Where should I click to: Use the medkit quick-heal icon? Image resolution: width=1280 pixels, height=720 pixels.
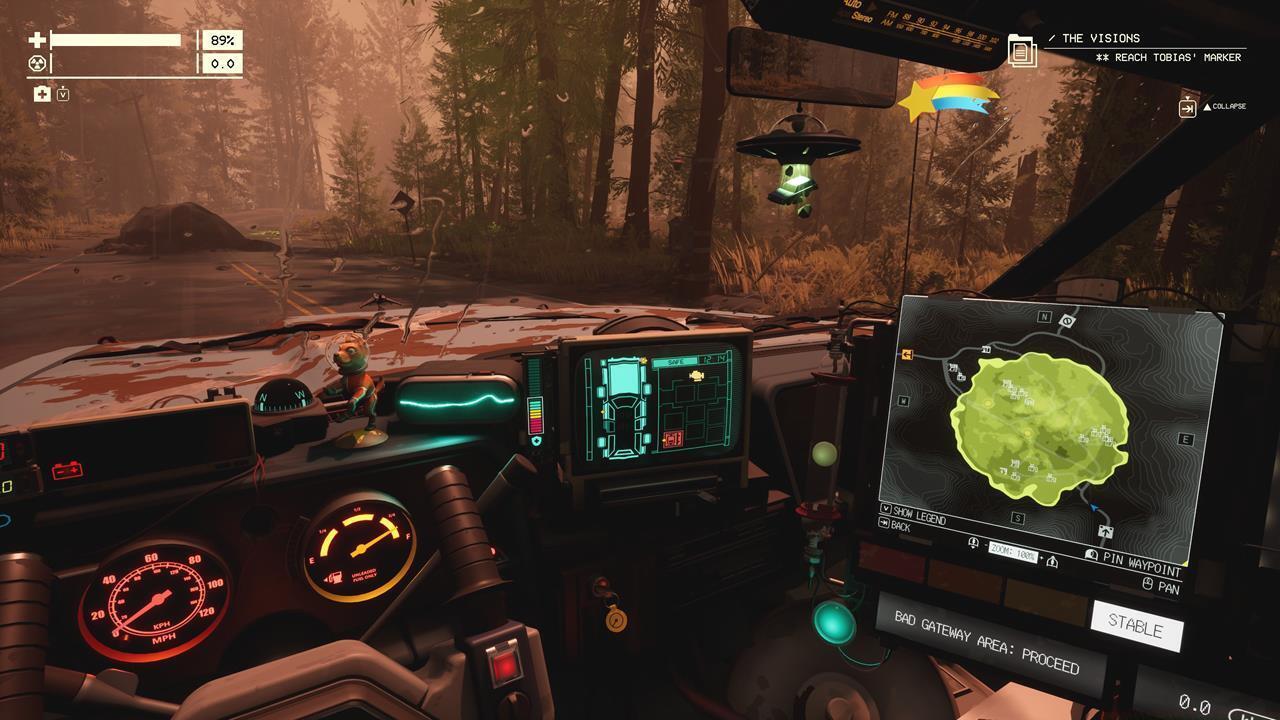(42, 94)
